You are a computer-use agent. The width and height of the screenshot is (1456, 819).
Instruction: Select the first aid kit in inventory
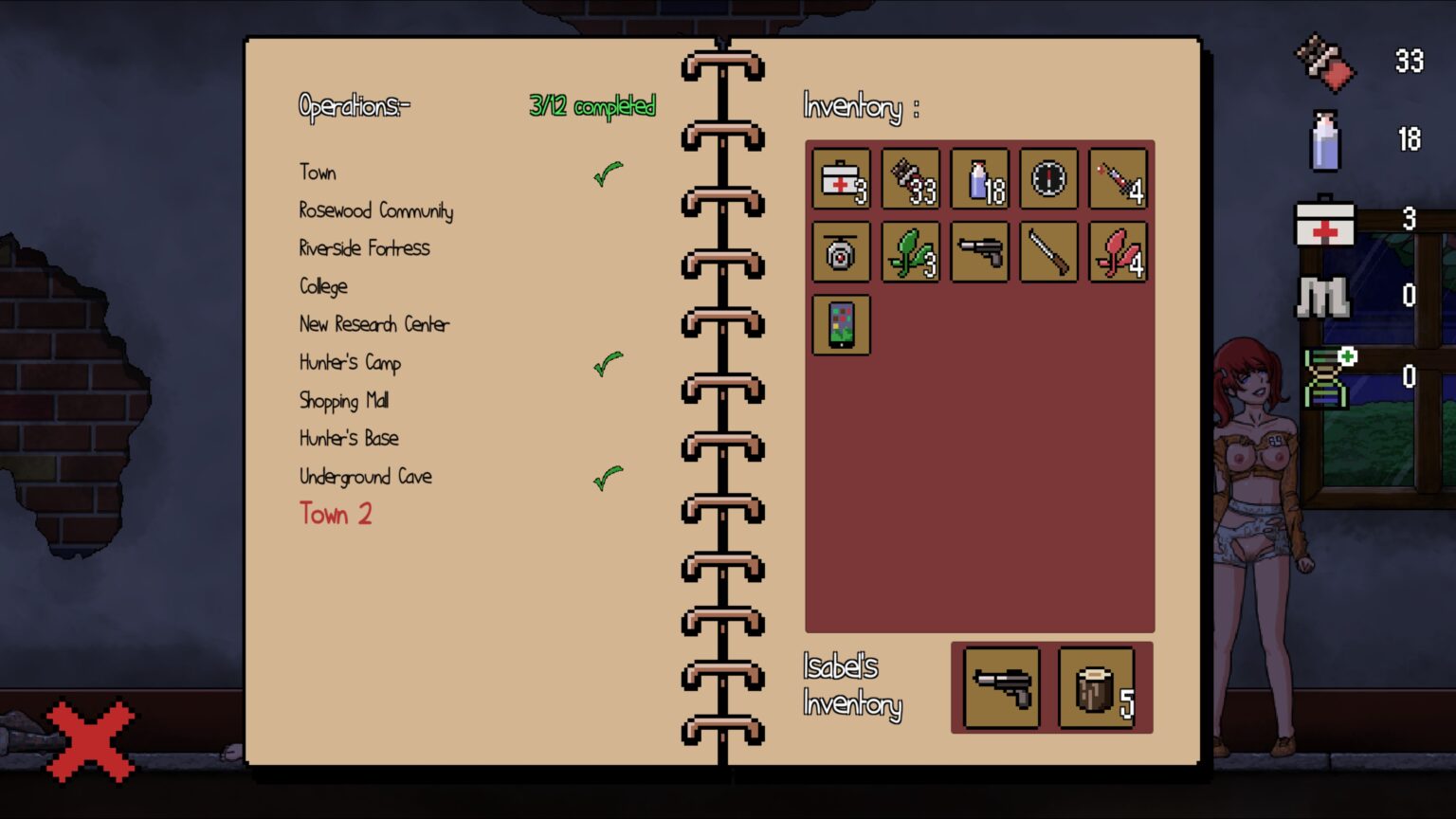tap(840, 180)
